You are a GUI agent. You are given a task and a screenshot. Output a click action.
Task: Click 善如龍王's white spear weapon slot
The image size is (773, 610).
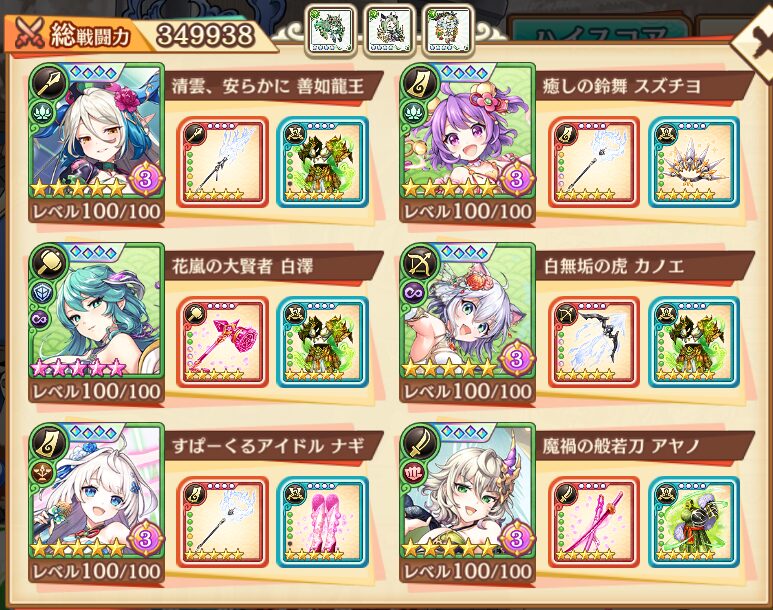click(222, 162)
